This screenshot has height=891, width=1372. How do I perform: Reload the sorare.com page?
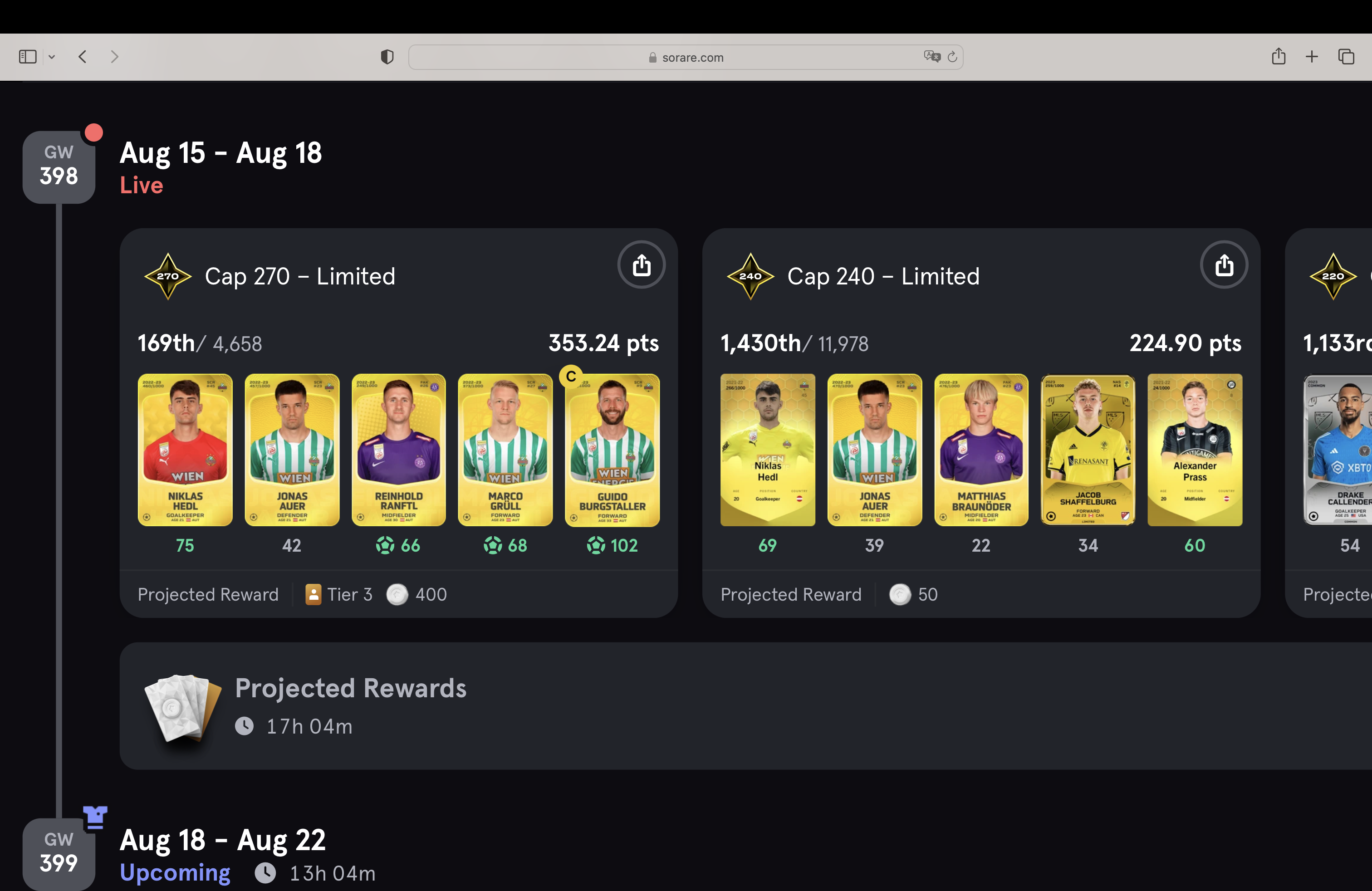coord(952,56)
